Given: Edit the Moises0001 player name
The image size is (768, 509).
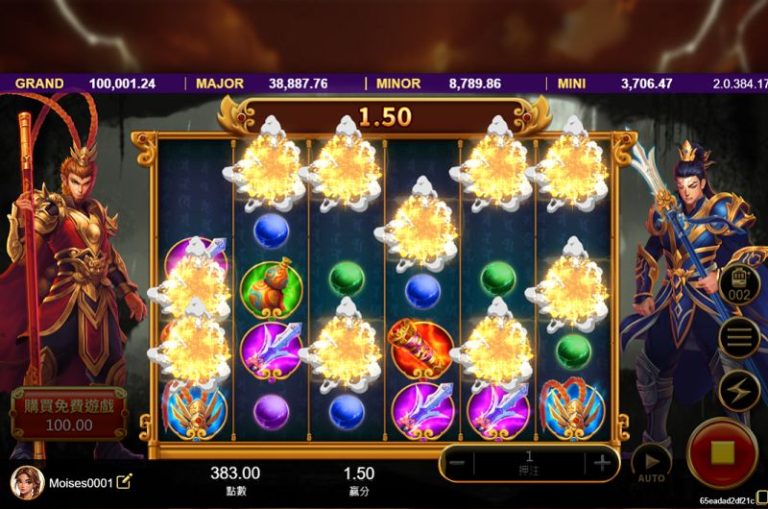Looking at the screenshot, I should [124, 483].
